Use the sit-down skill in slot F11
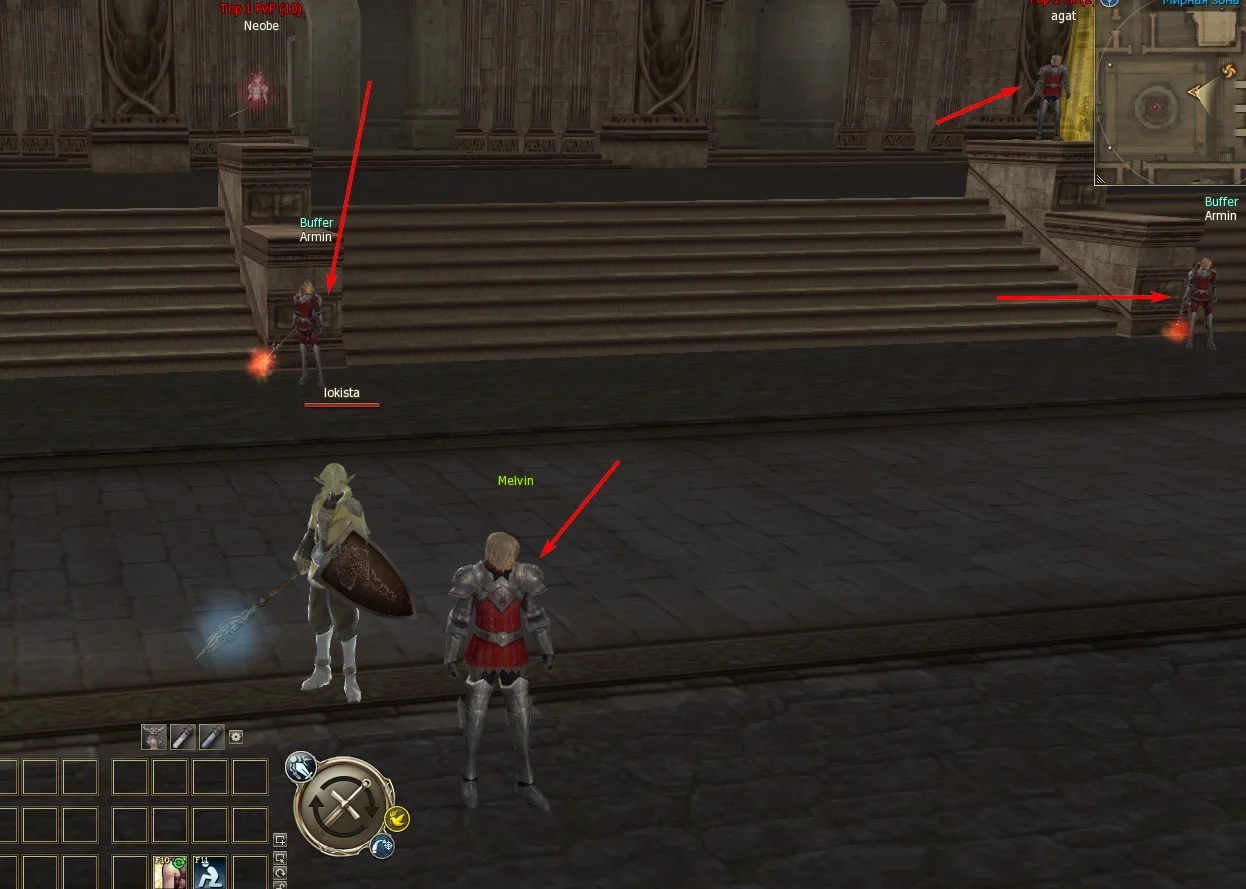1246x889 pixels. [x=210, y=872]
